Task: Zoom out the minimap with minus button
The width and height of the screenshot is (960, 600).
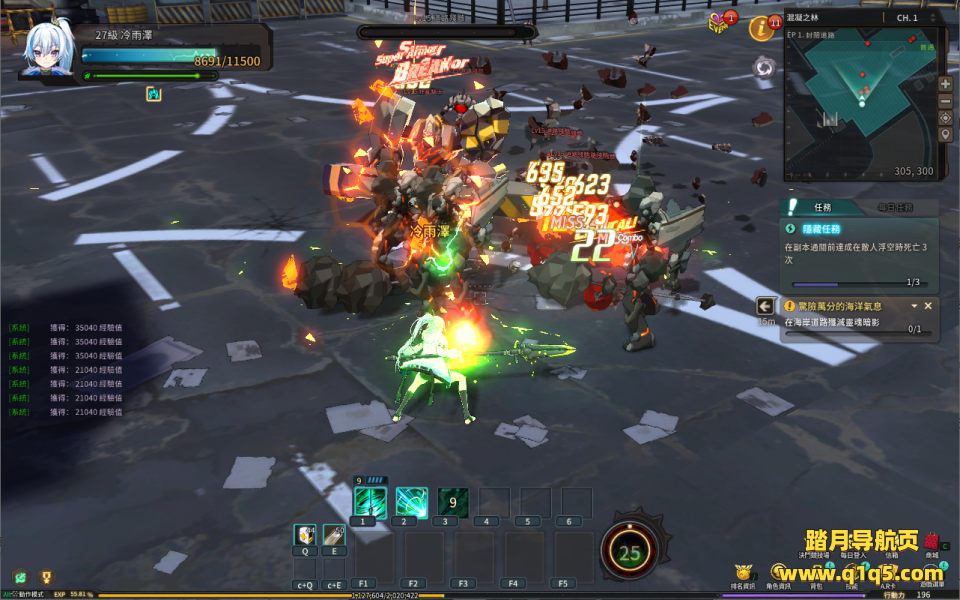Action: (x=945, y=101)
